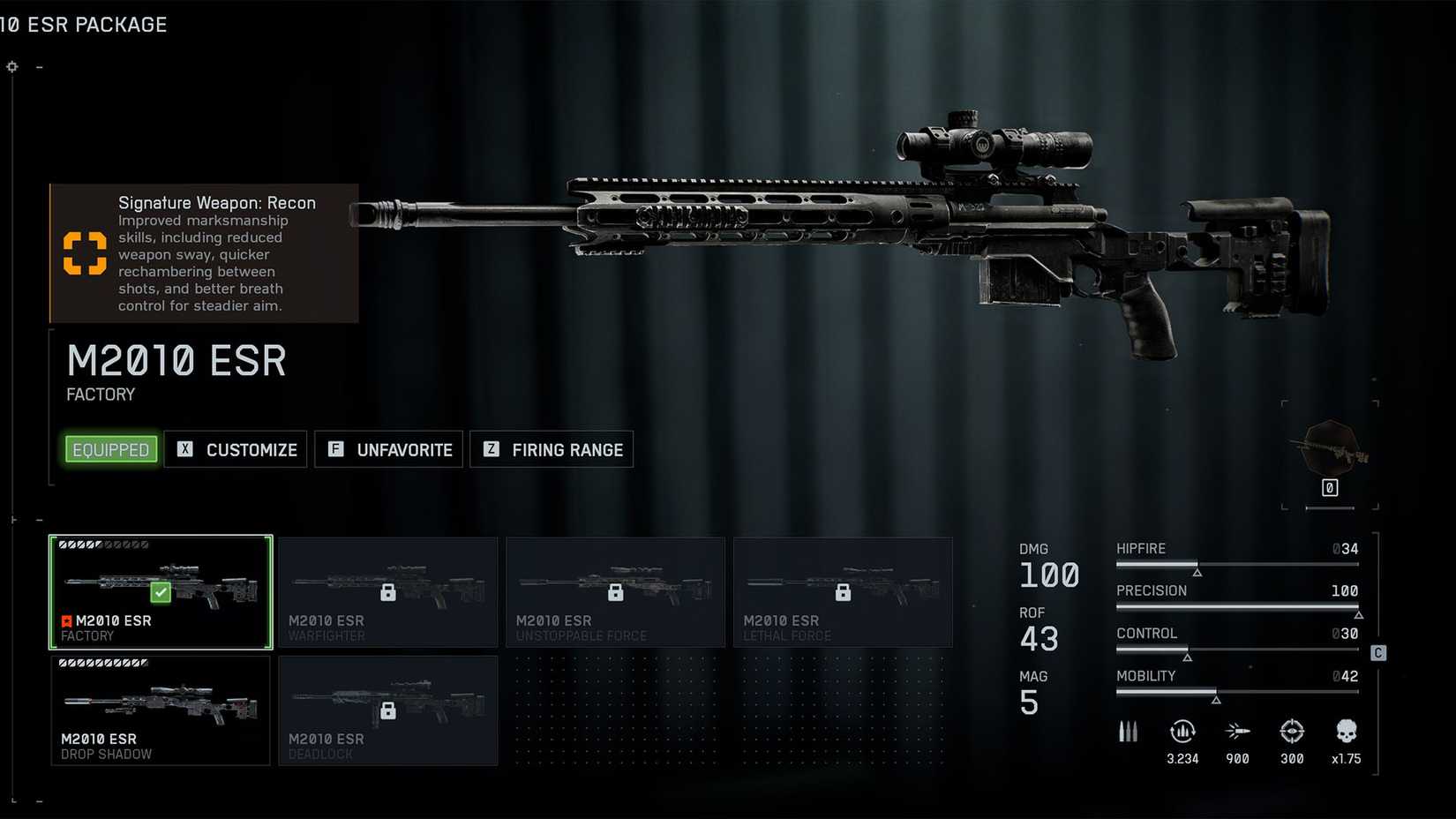Select the locked Warfighter package

(x=388, y=592)
